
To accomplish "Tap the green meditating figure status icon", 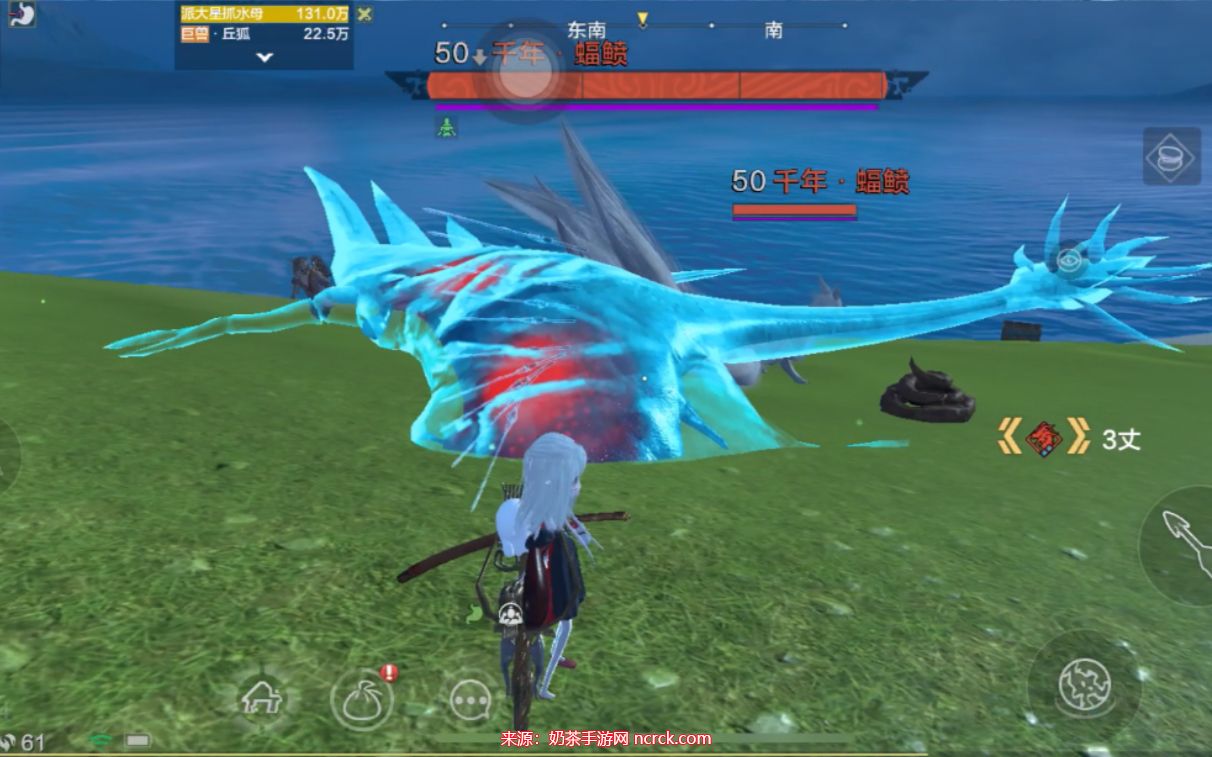I will [446, 127].
